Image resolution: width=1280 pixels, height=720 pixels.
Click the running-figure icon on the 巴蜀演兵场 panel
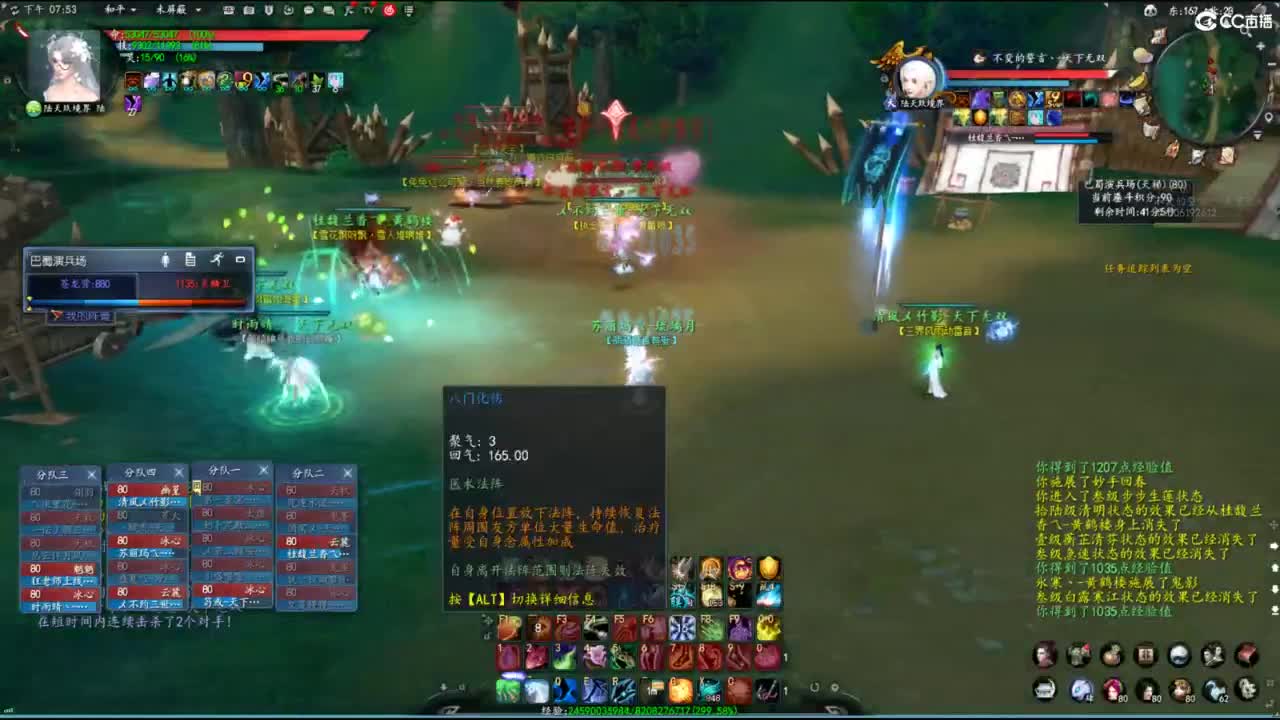pyautogui.click(x=218, y=260)
